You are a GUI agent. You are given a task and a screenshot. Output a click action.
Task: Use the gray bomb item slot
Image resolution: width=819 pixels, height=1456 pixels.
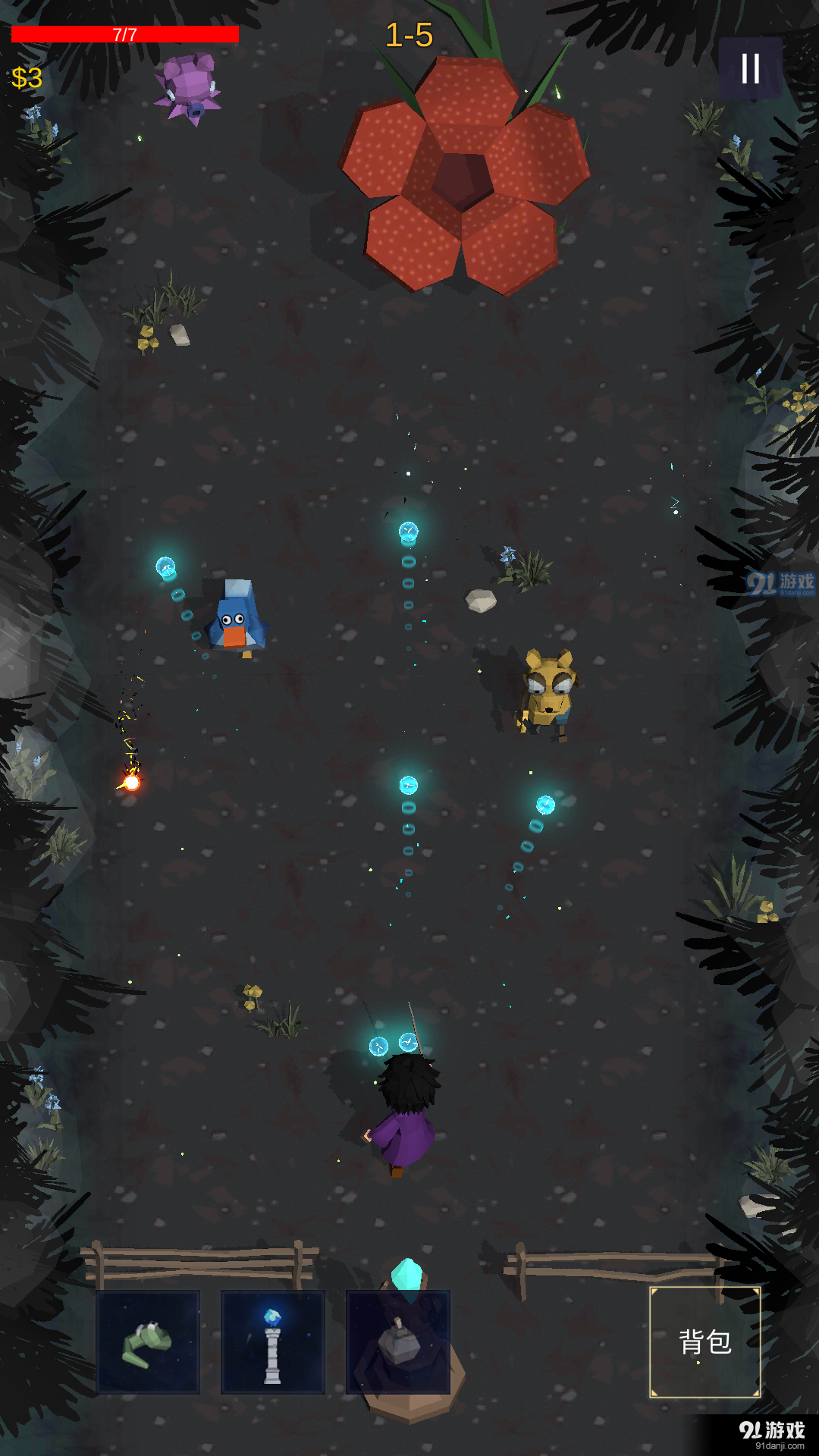tap(398, 1341)
